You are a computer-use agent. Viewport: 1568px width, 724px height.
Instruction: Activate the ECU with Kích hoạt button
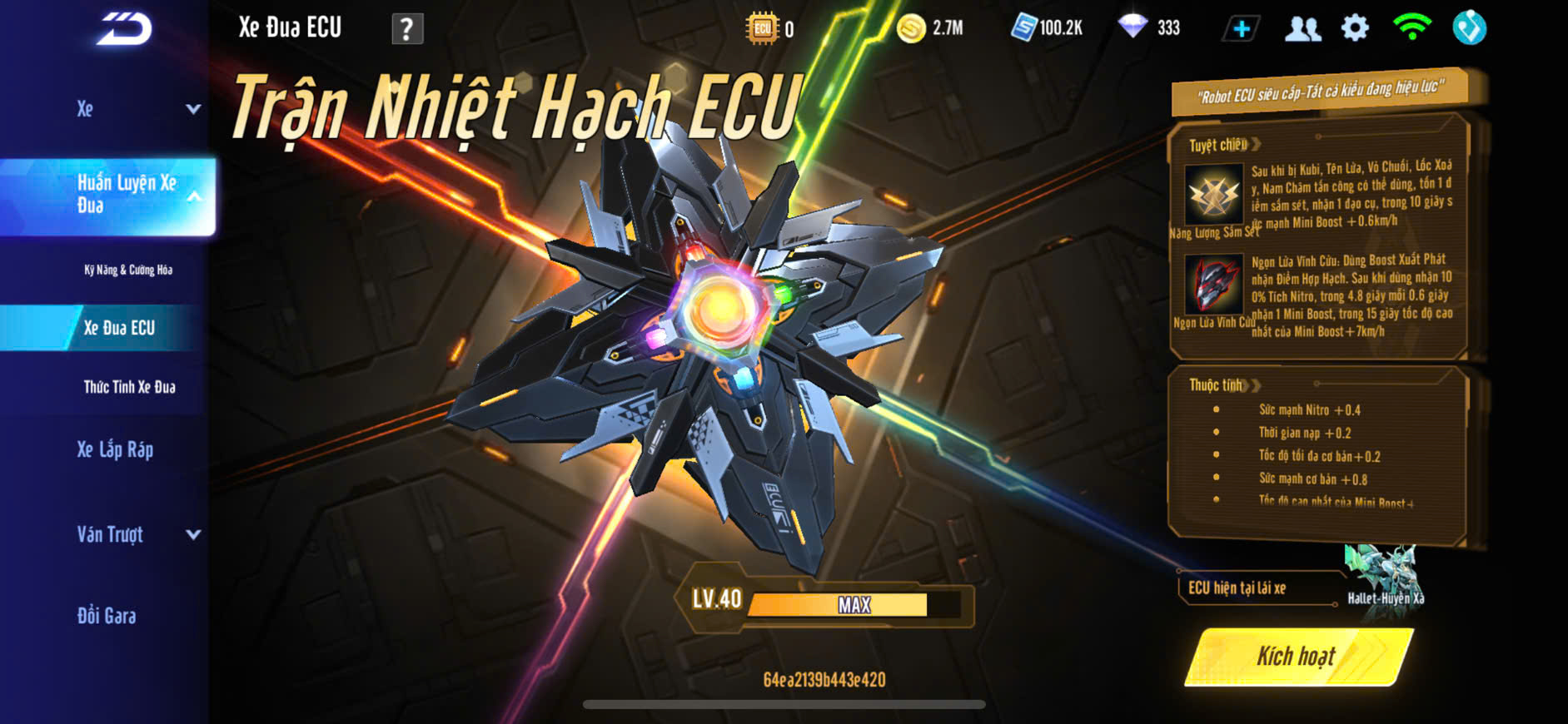1297,657
